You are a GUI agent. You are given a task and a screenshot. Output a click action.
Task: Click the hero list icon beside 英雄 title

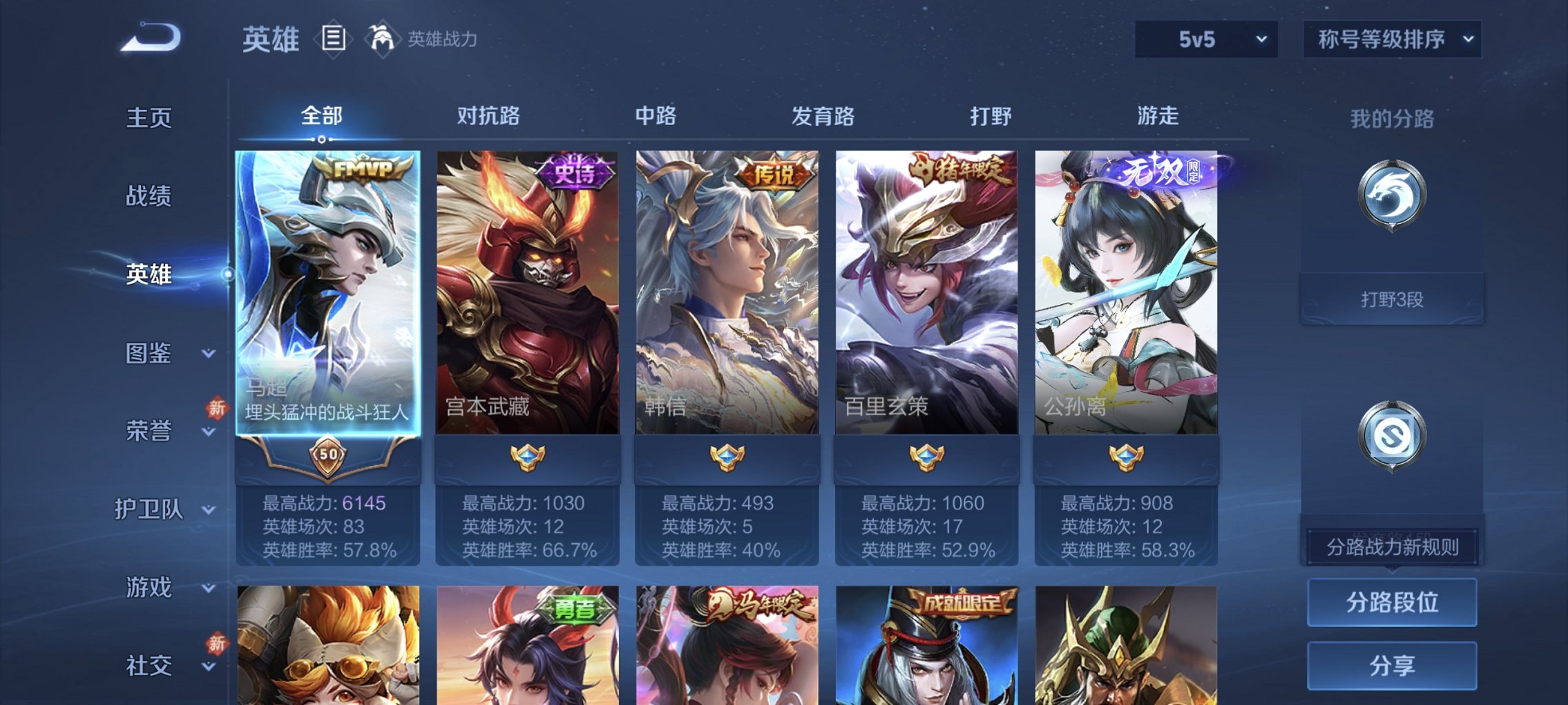332,38
